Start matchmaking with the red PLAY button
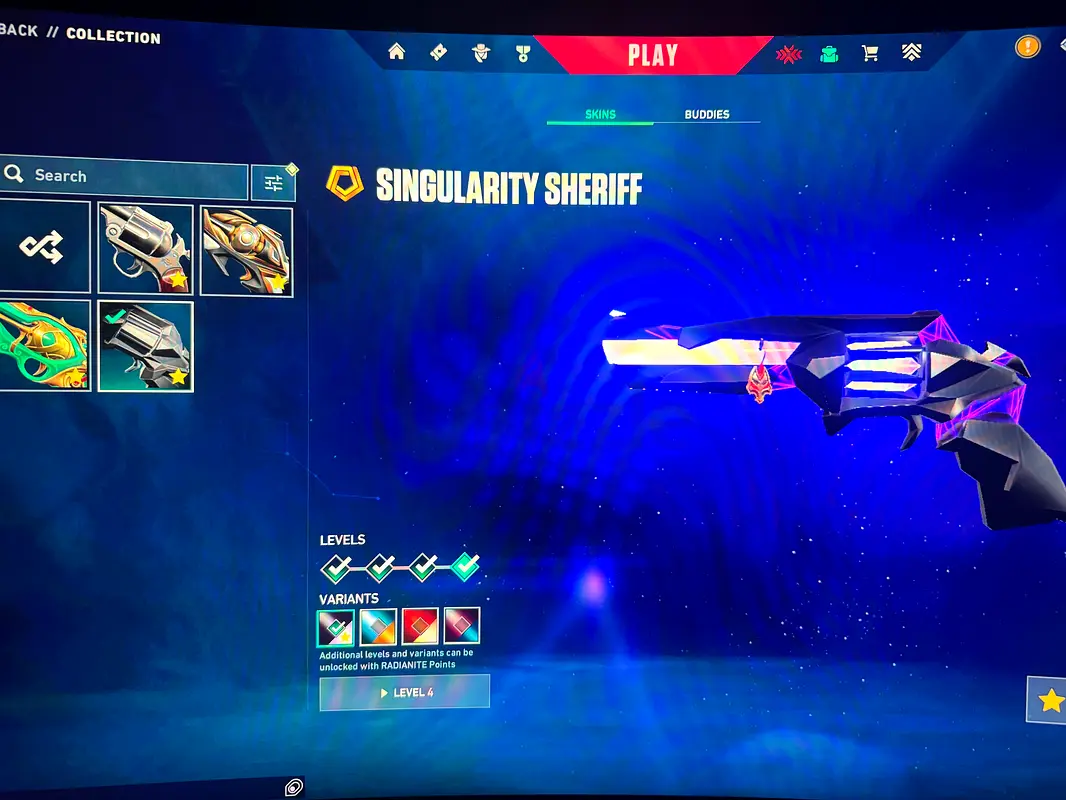 tap(652, 55)
